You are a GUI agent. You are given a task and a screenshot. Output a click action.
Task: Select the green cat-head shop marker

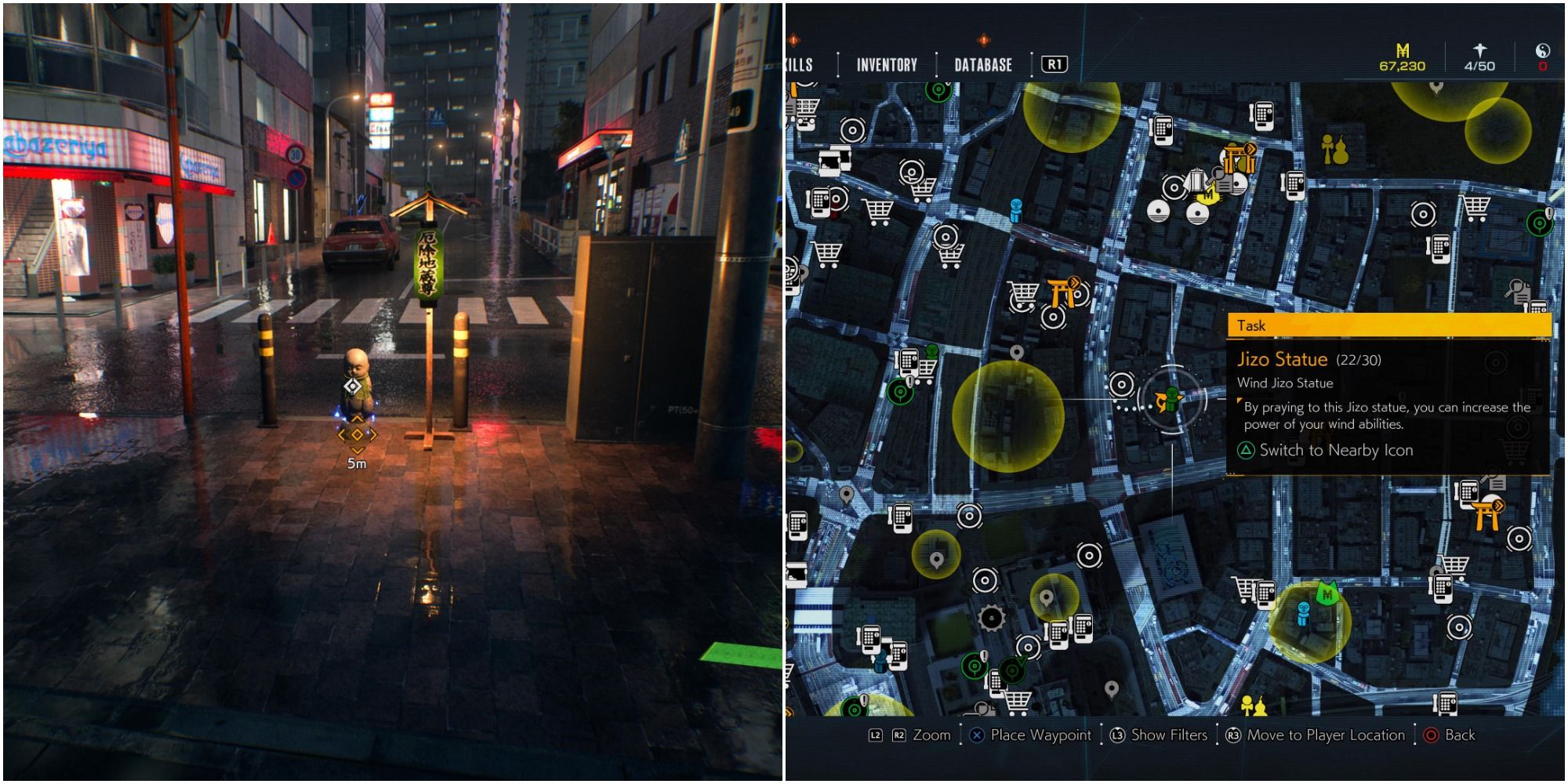tap(1327, 593)
